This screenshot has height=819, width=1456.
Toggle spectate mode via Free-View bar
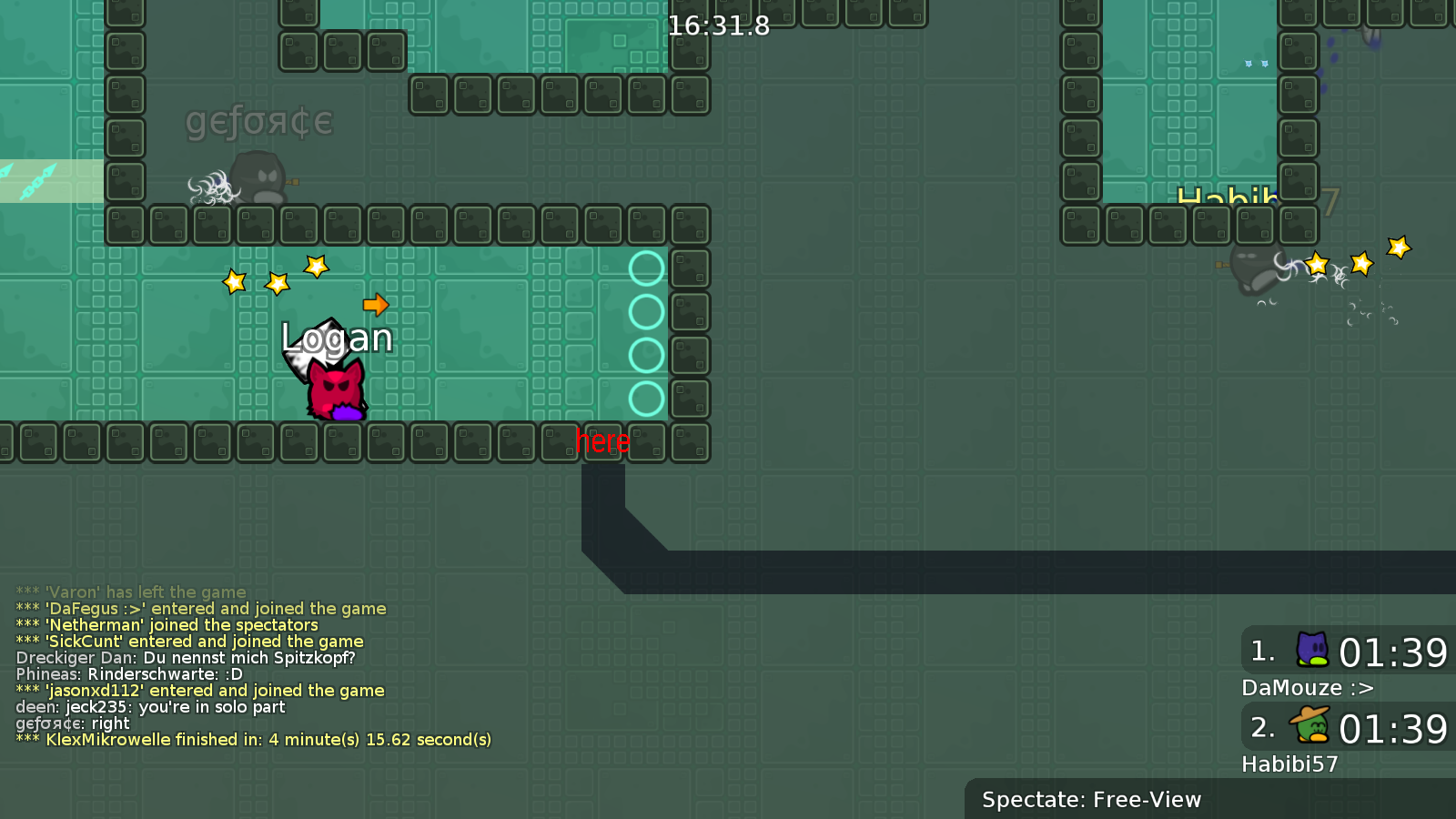pos(1090,800)
